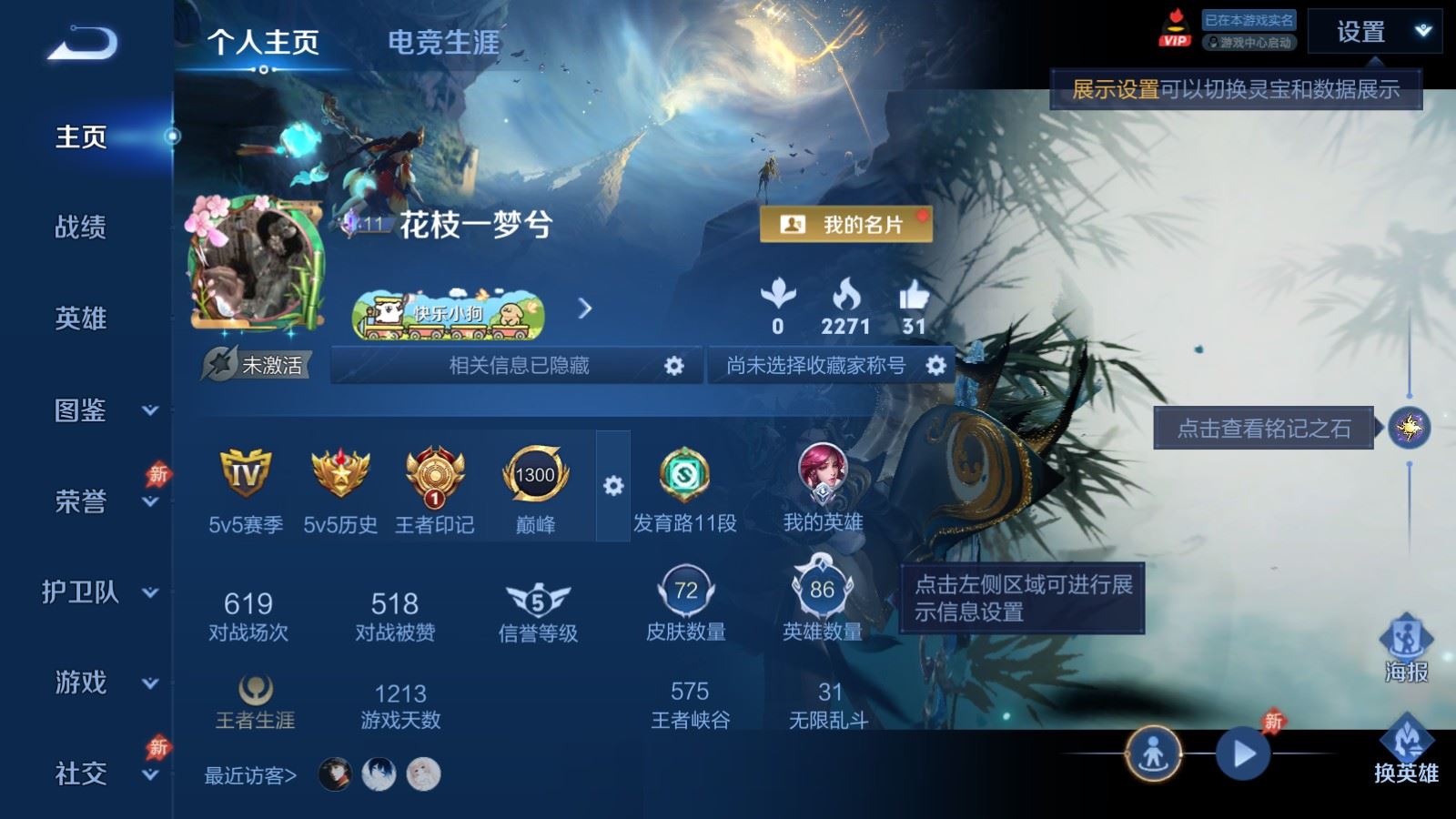Click gear beside 尚未选择收藏家称号

pyautogui.click(x=934, y=365)
